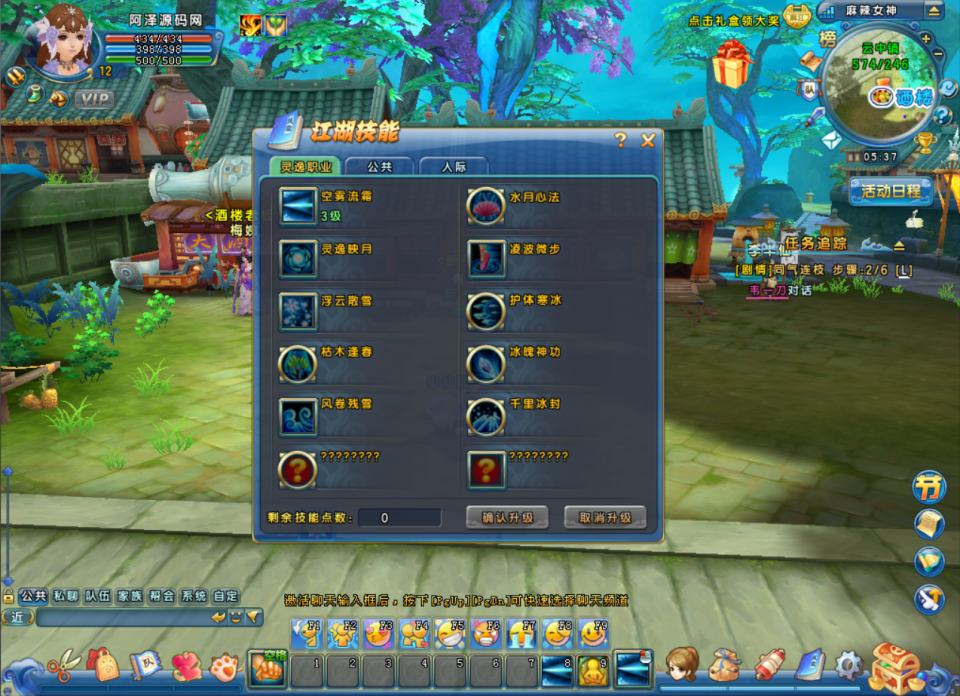Screen dimensions: 960x696
Task: Click the chat message input box
Action: [120, 617]
